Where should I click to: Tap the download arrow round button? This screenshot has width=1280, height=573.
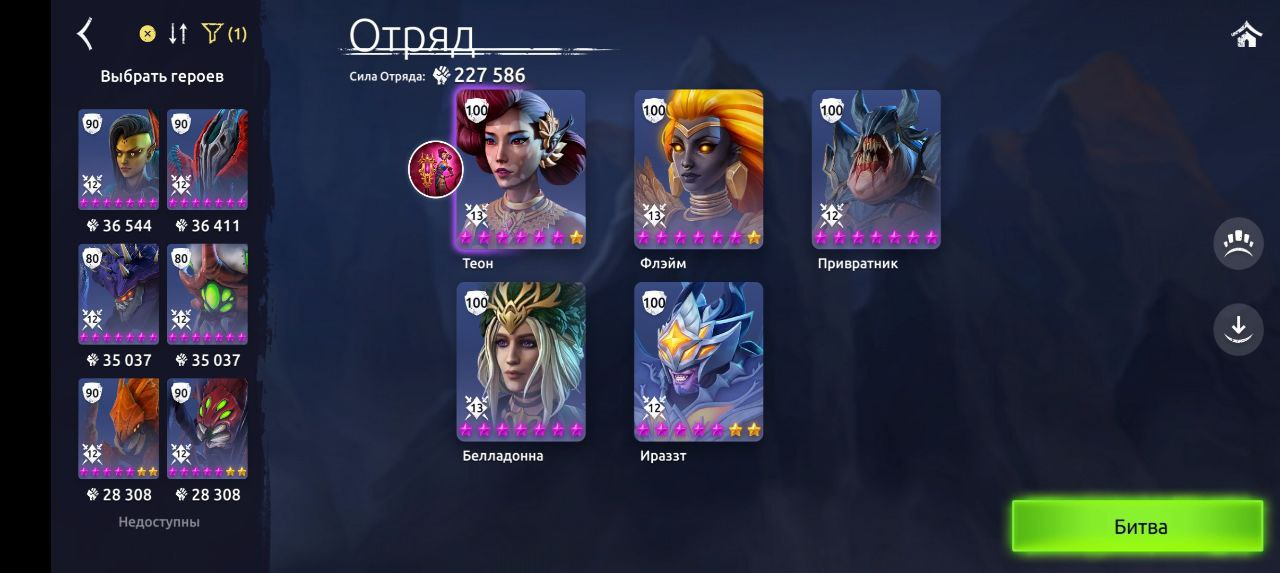tap(1238, 328)
